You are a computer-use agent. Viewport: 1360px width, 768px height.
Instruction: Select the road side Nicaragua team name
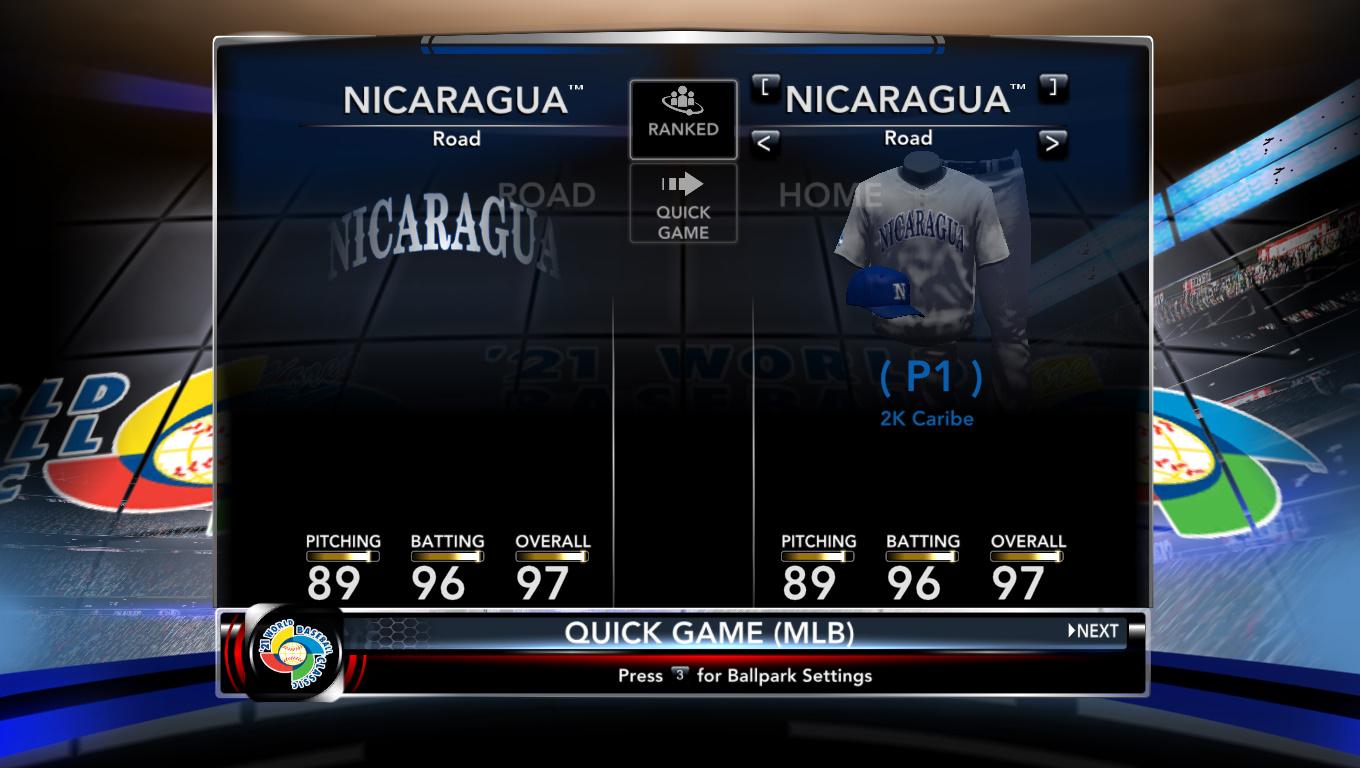[x=457, y=100]
